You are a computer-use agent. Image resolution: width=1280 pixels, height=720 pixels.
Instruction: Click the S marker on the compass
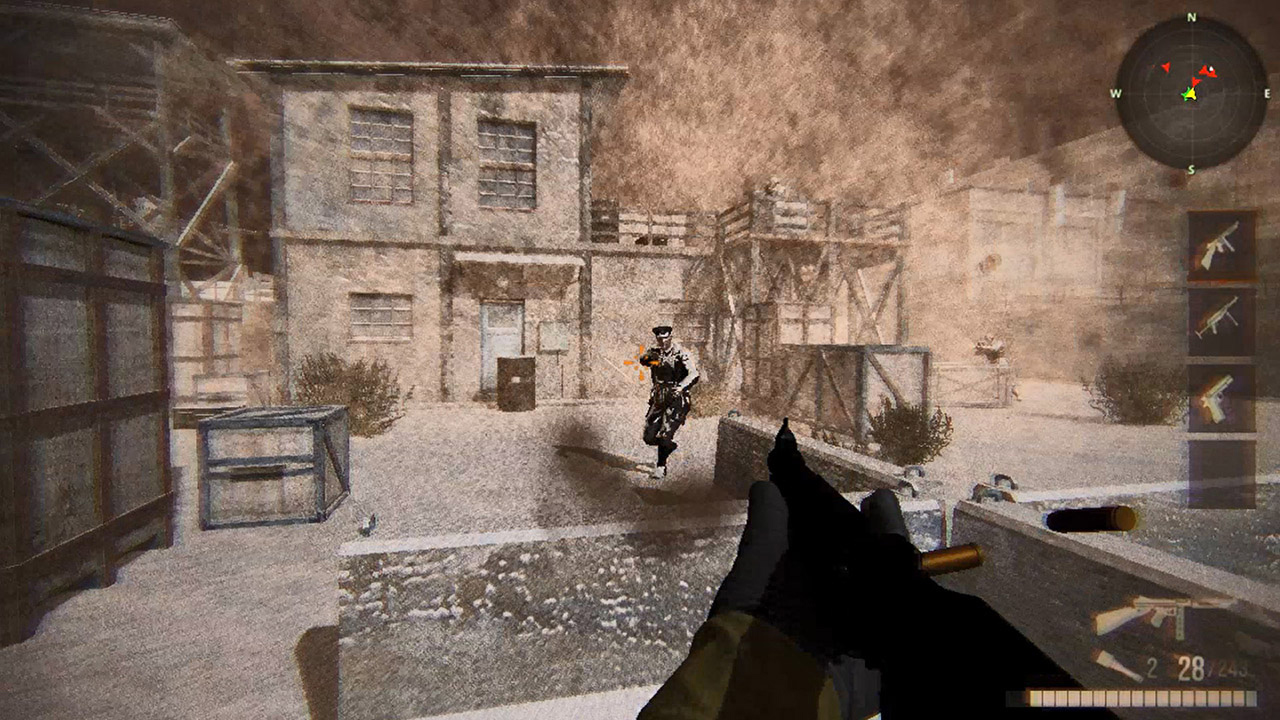[1190, 168]
